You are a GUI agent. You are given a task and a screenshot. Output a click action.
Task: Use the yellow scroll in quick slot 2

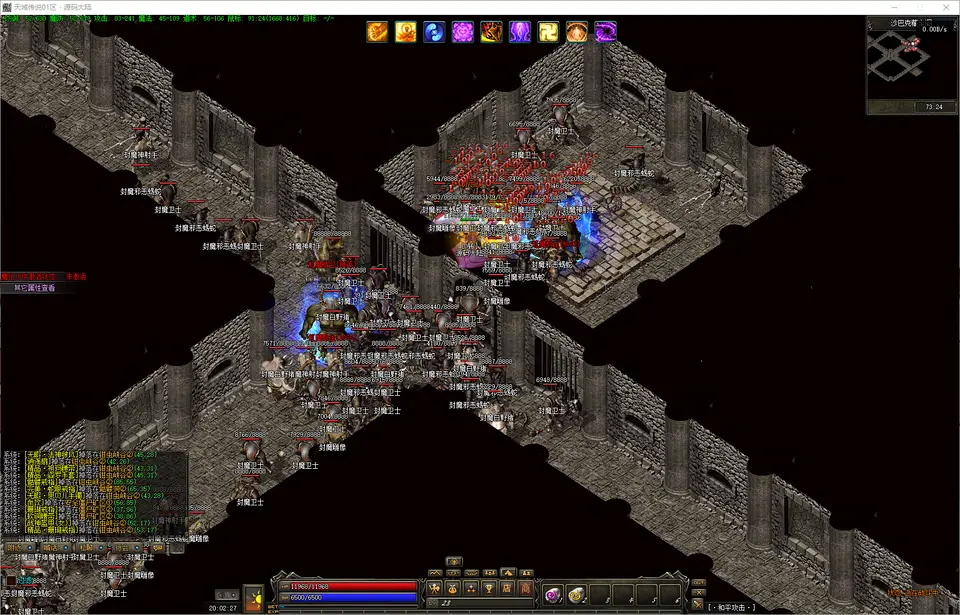pos(575,595)
